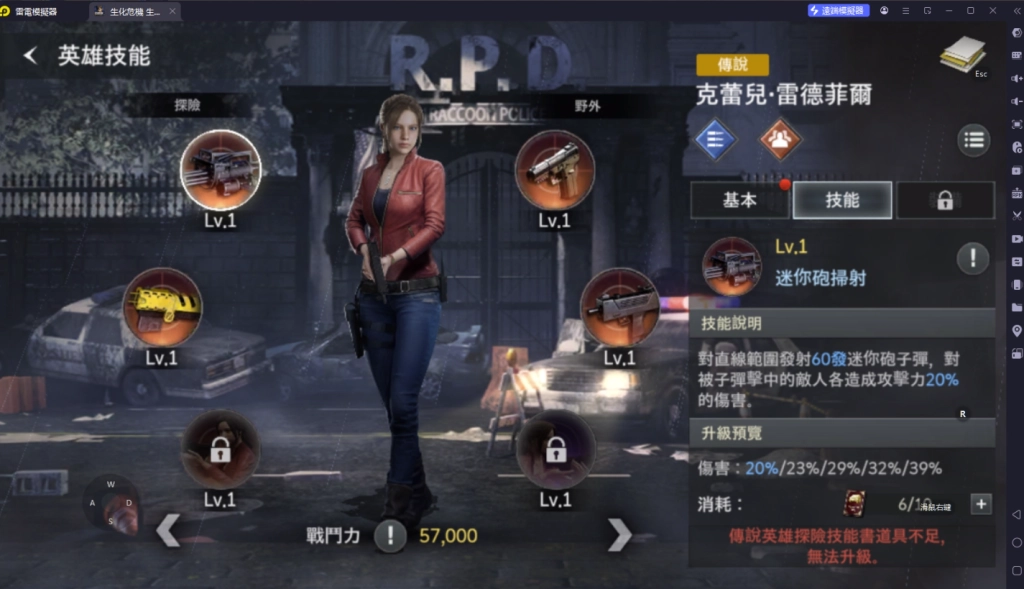Open the list menu round button
The height and width of the screenshot is (589, 1024).
(x=974, y=140)
